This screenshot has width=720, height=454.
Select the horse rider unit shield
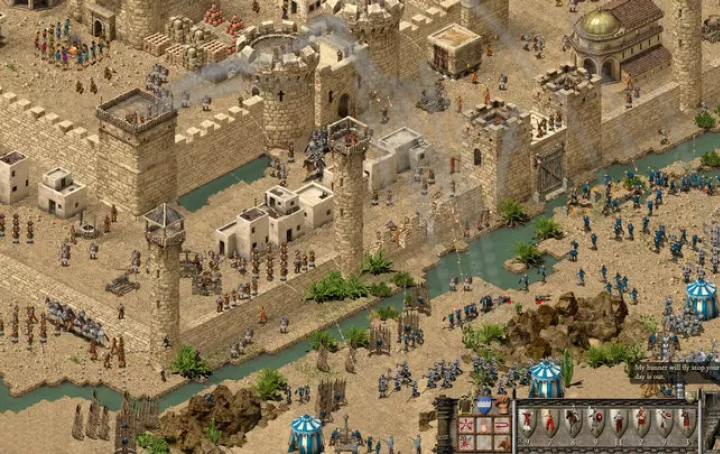click(573, 420)
